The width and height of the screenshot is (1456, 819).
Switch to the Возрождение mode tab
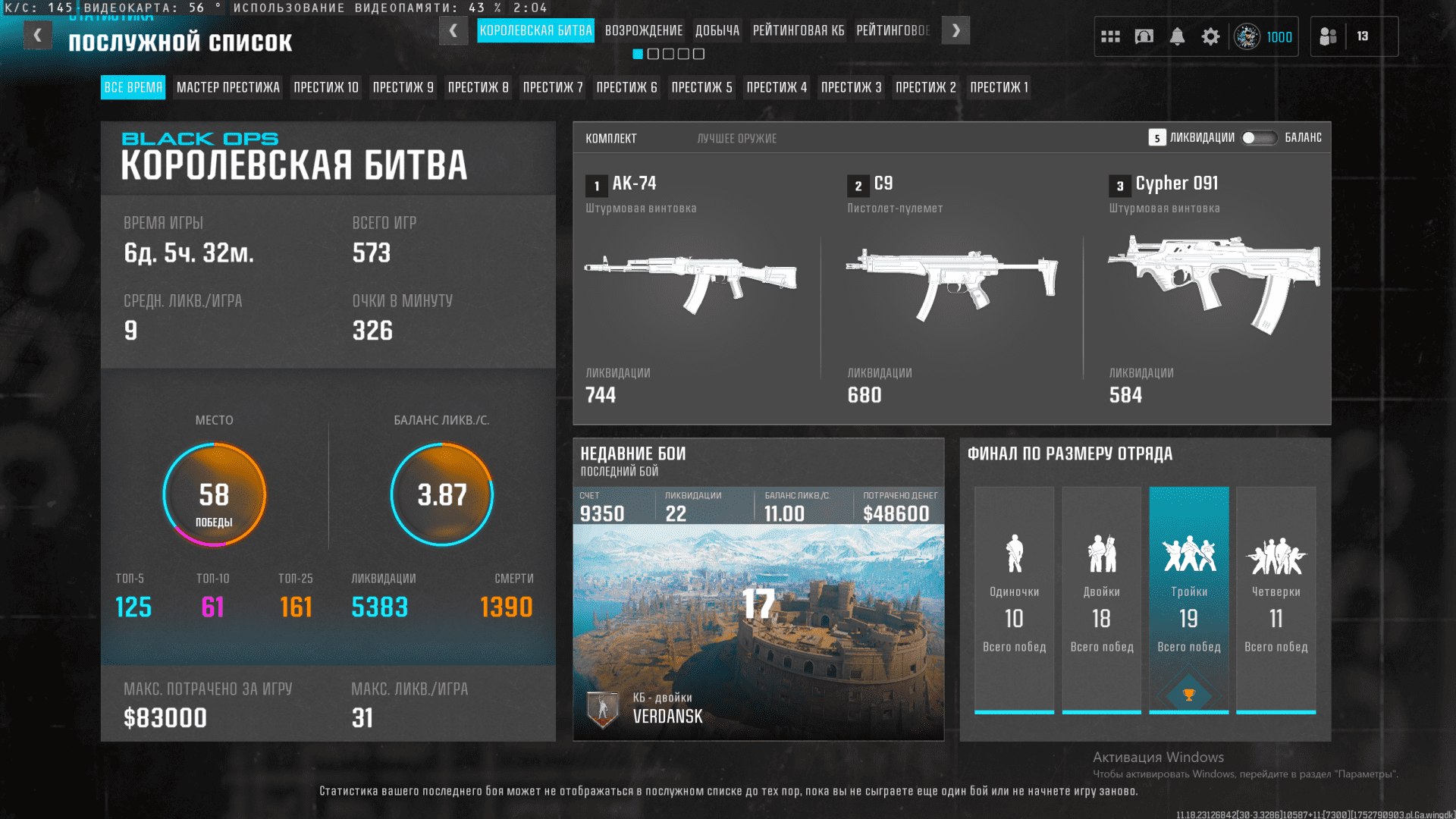coord(643,30)
